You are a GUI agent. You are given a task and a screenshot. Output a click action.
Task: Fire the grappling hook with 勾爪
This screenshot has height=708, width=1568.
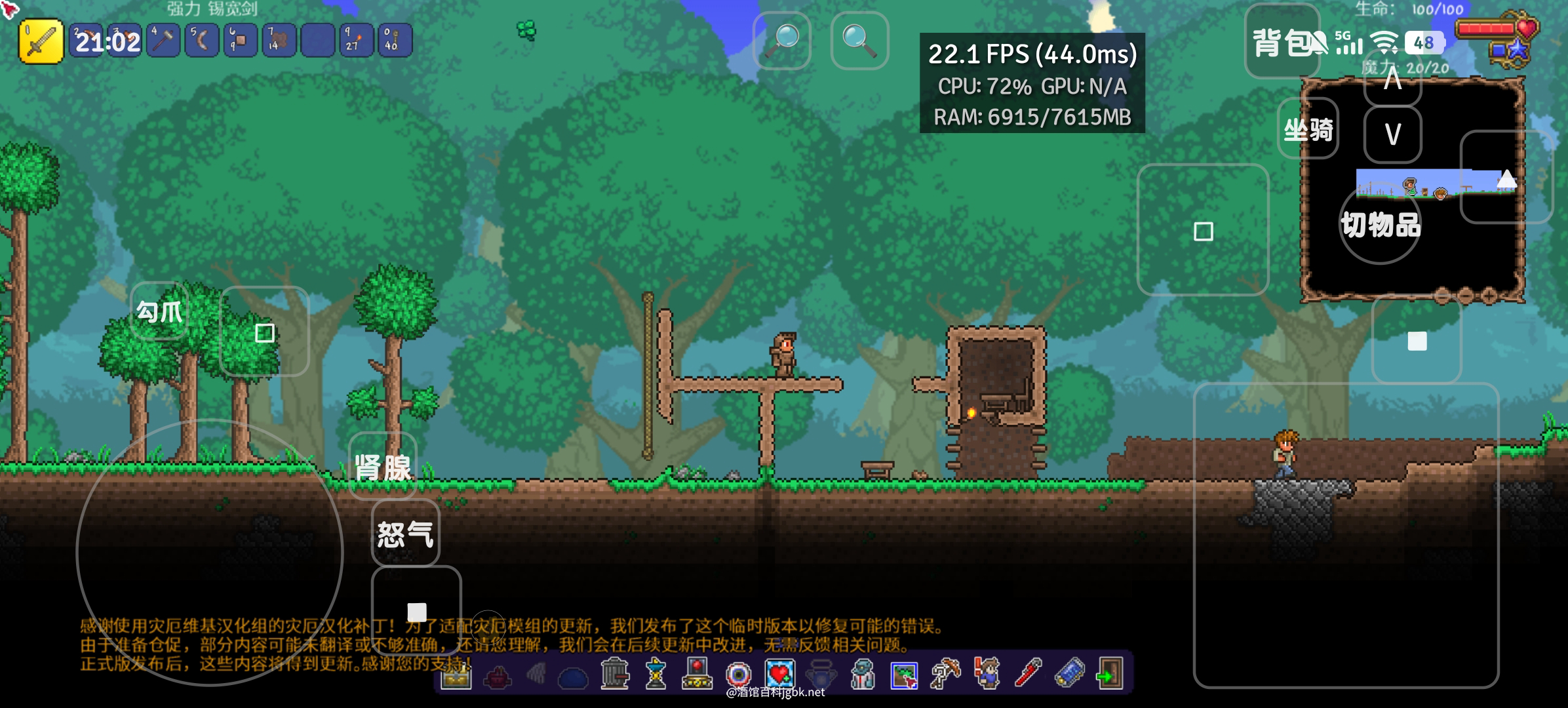point(159,311)
